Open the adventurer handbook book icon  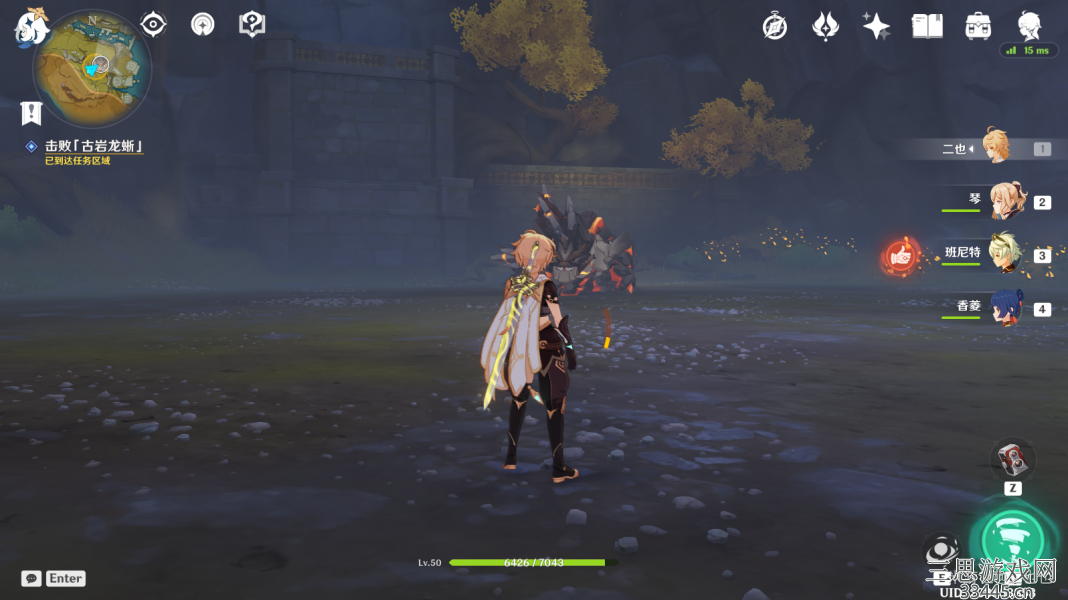[927, 27]
